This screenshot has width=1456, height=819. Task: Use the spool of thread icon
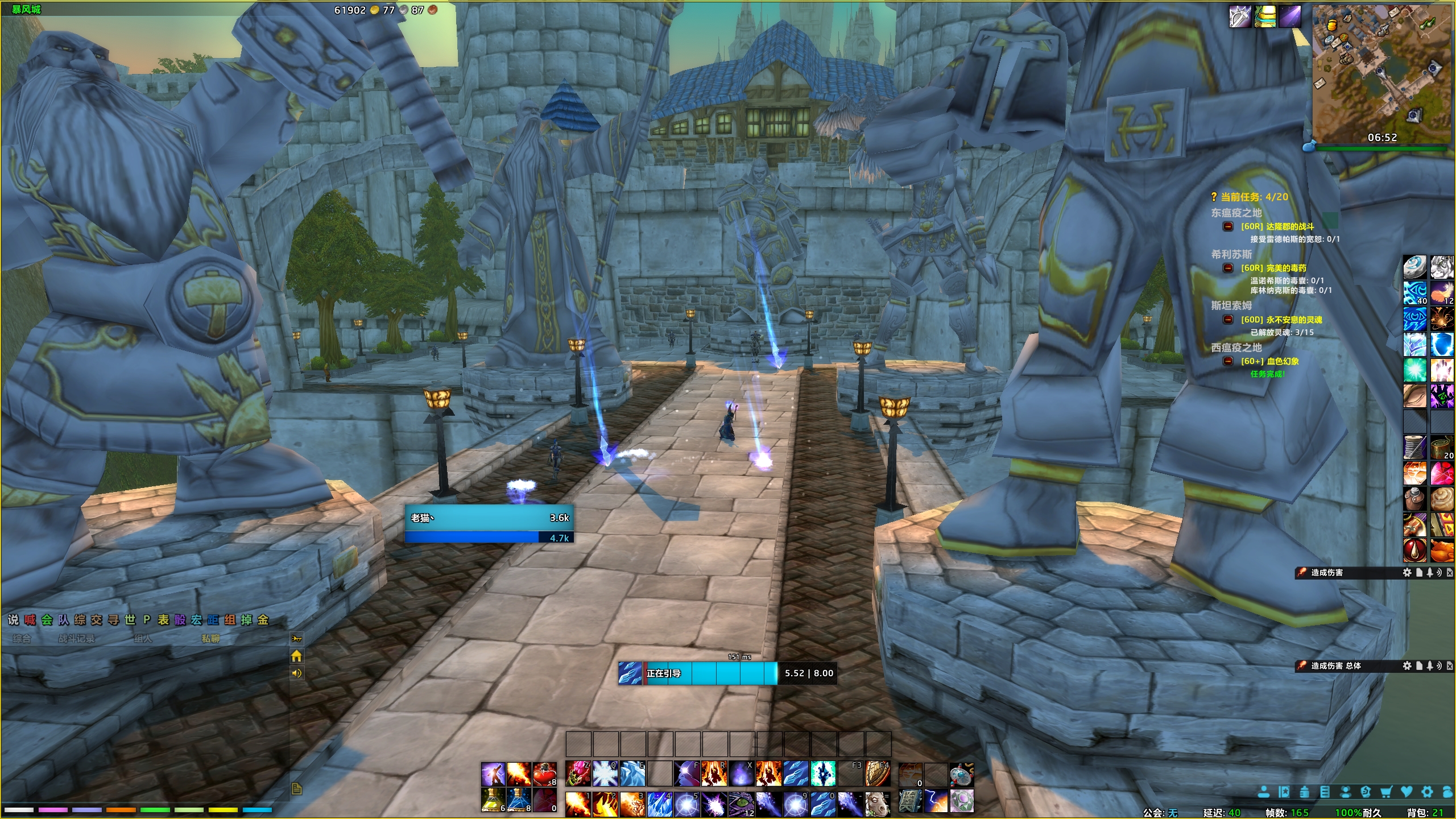(1414, 448)
